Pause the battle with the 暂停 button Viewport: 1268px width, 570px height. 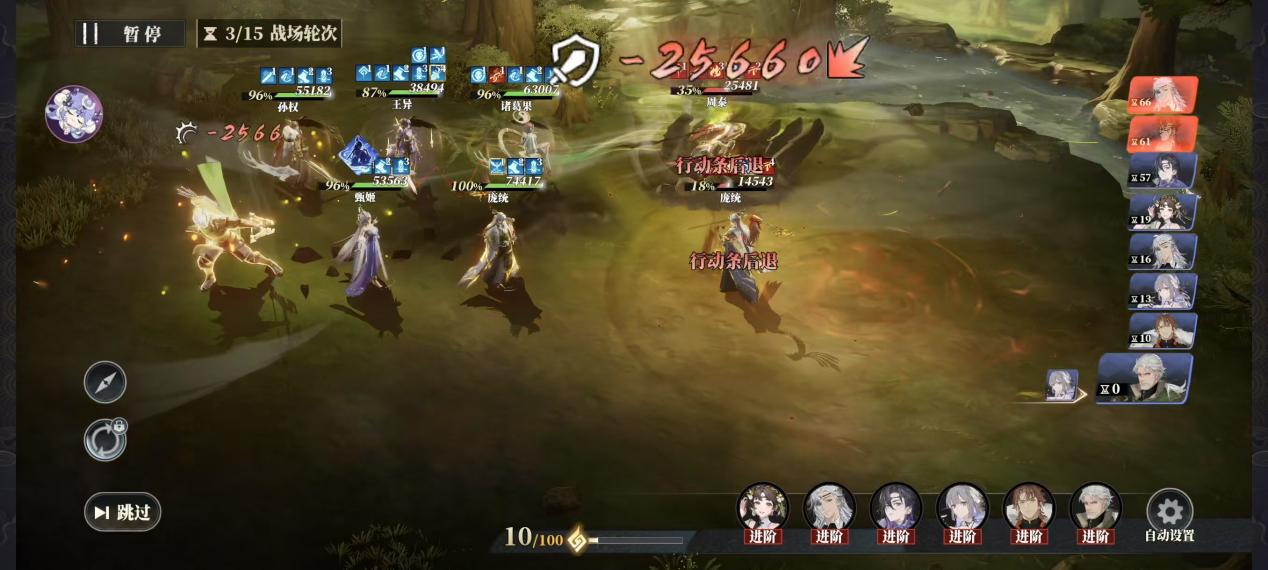point(130,33)
